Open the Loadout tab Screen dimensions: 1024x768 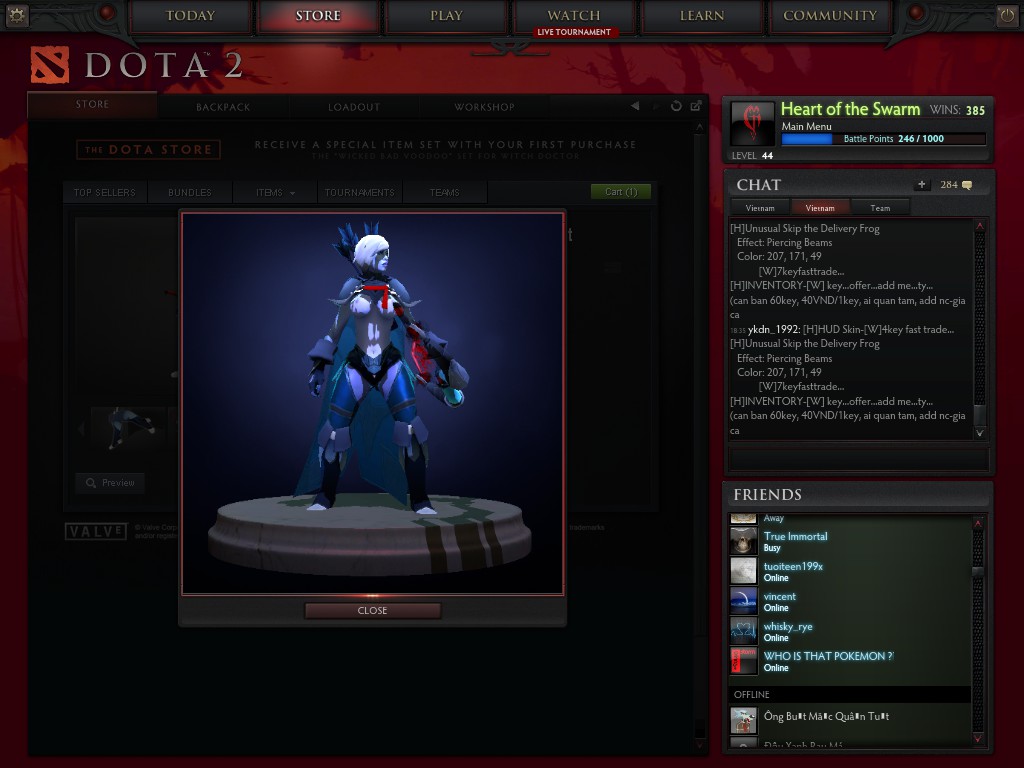point(354,107)
